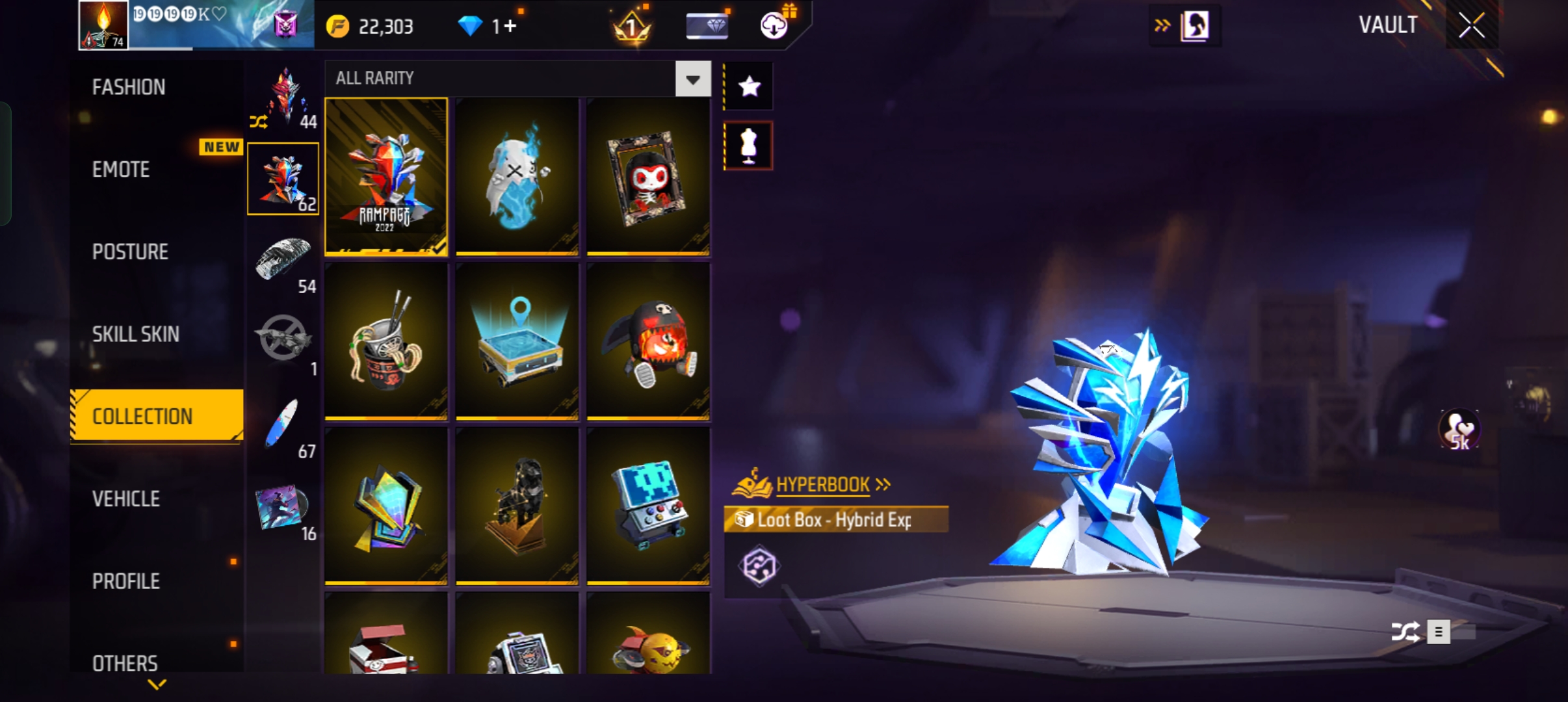Open the Profile category
This screenshot has width=1568, height=702.
[126, 581]
